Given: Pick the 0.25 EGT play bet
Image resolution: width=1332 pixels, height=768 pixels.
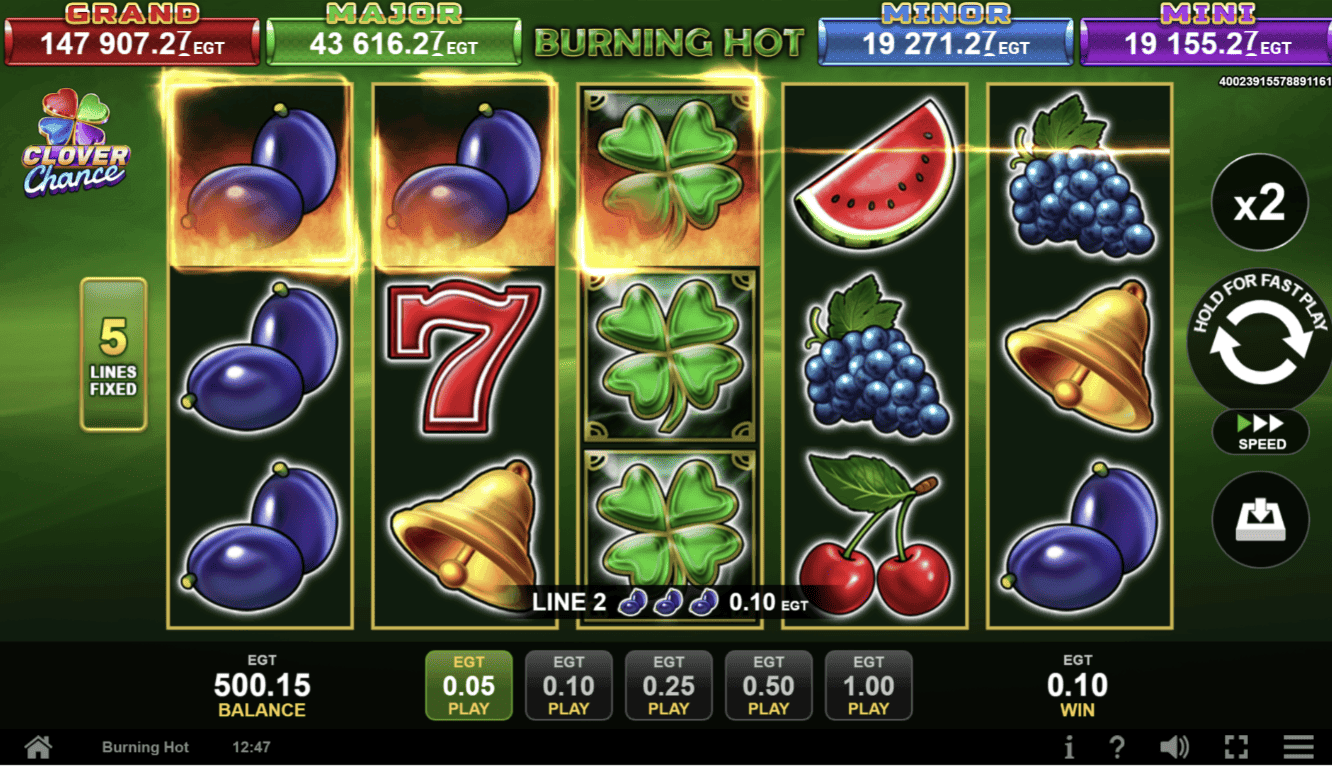Looking at the screenshot, I should [668, 686].
